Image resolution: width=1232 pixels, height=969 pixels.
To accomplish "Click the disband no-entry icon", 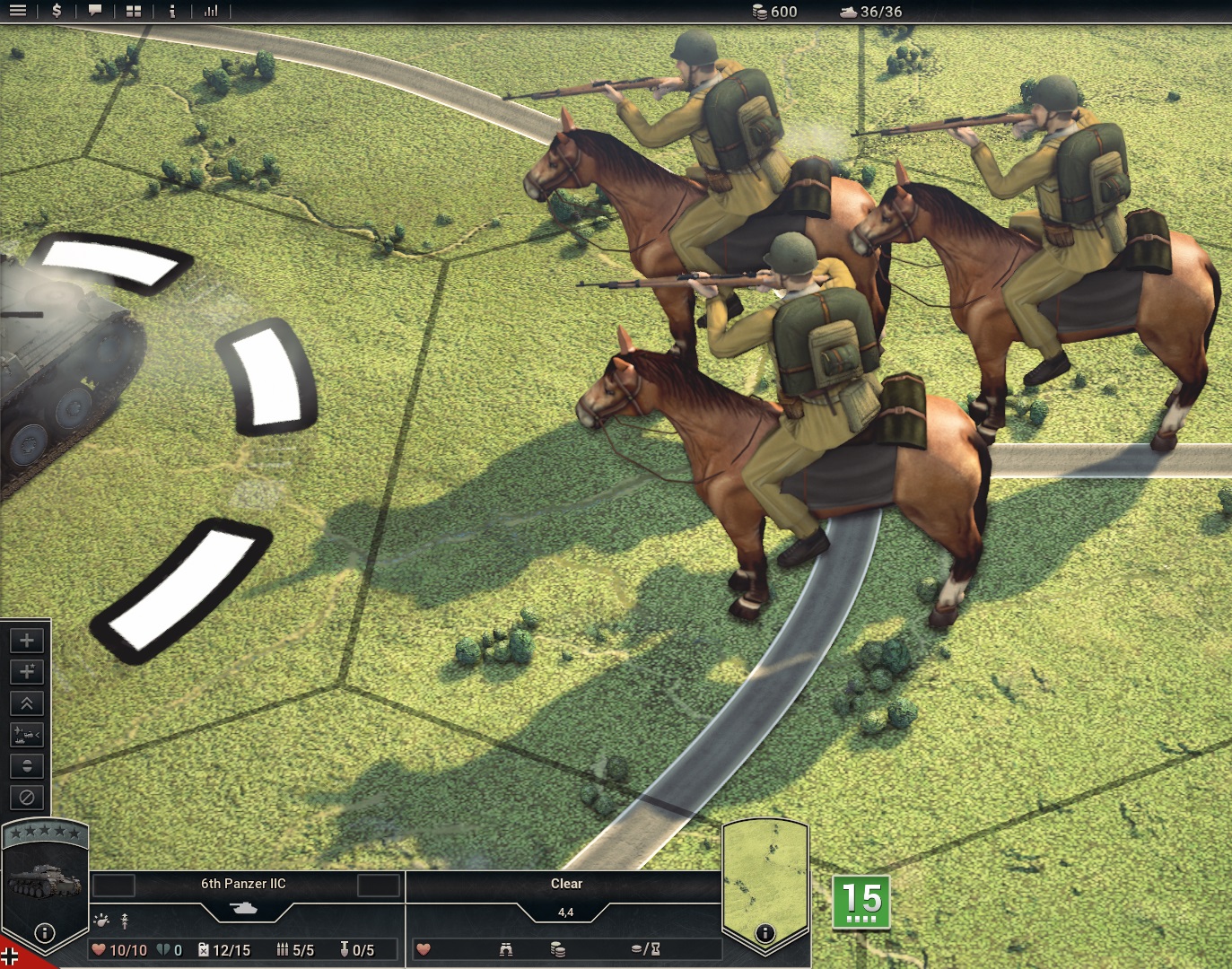I will coord(26,798).
